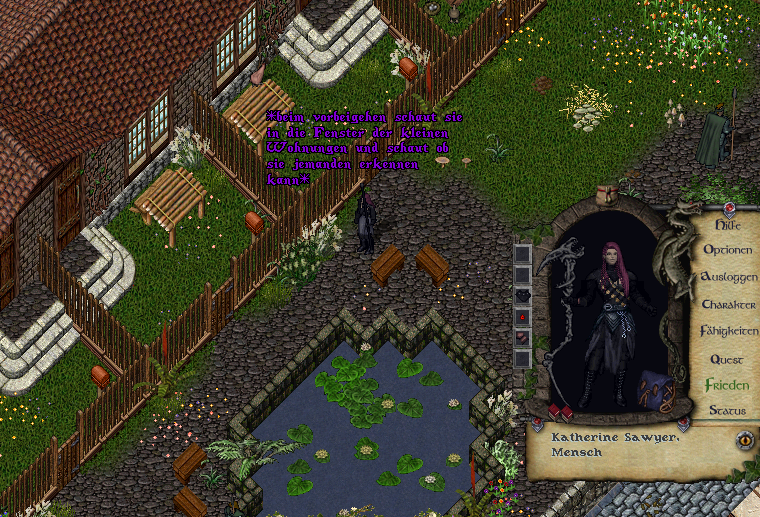Show the Fähigkeiten skills list
Image resolution: width=760 pixels, height=517 pixels.
click(x=728, y=331)
